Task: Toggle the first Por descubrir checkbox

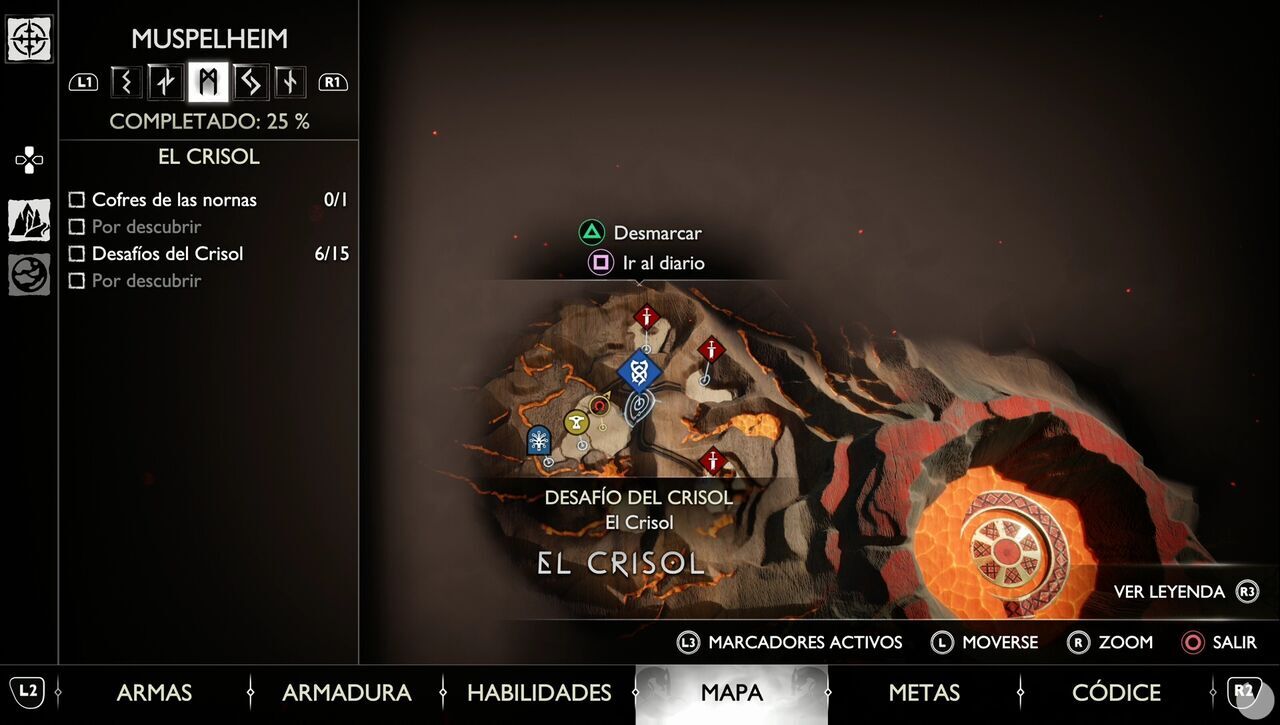Action: [x=77, y=227]
